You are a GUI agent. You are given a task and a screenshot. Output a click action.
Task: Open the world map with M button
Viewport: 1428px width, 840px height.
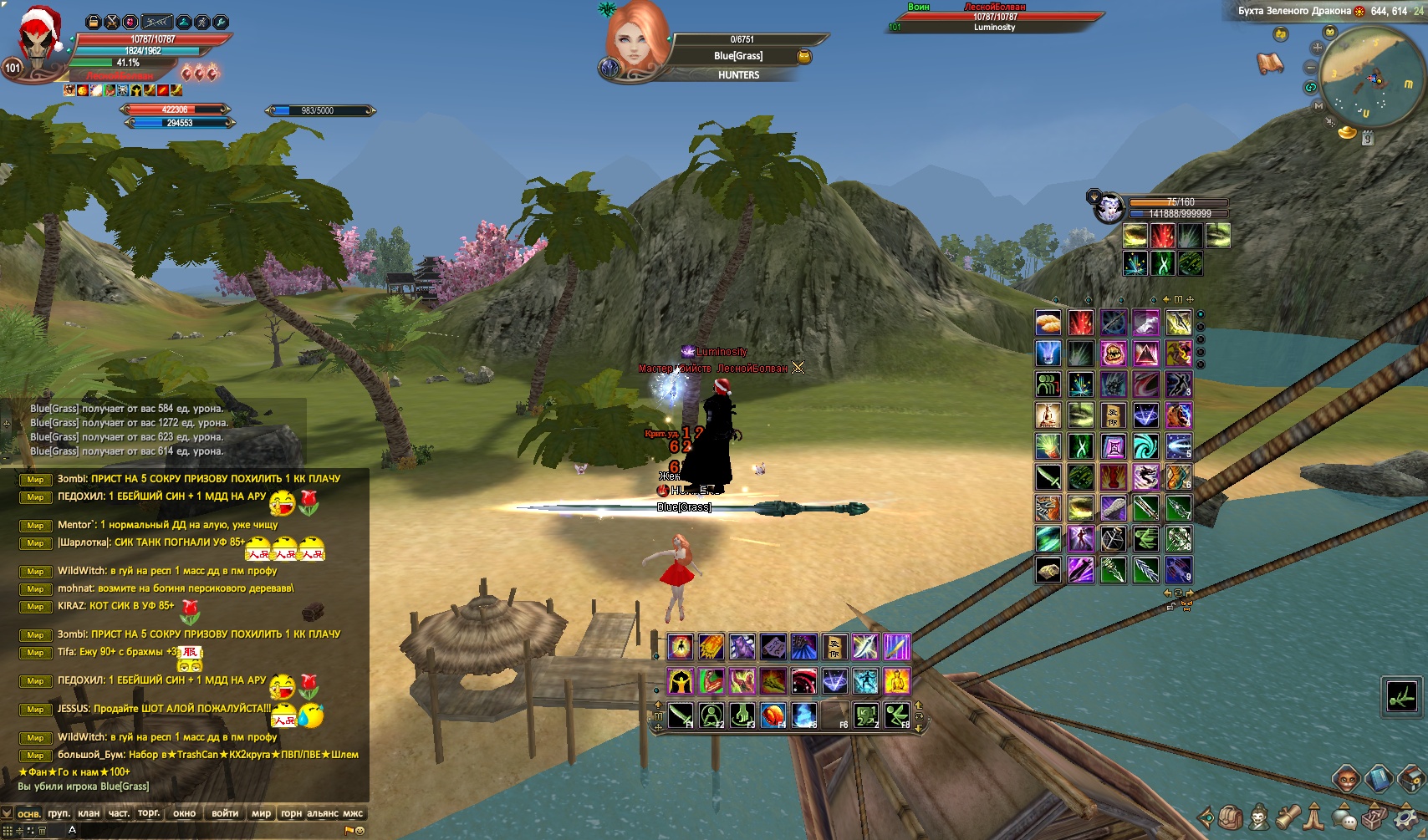1318,106
